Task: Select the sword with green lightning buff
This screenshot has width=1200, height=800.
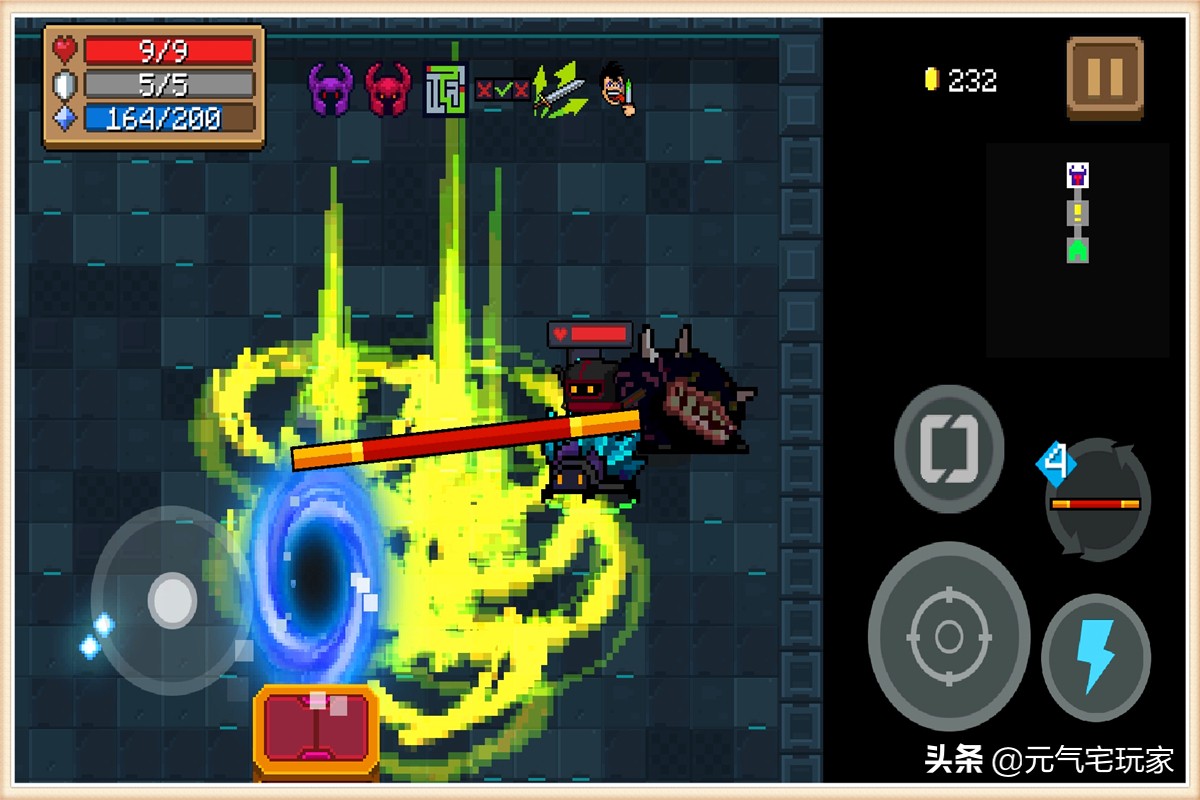Action: (x=558, y=90)
